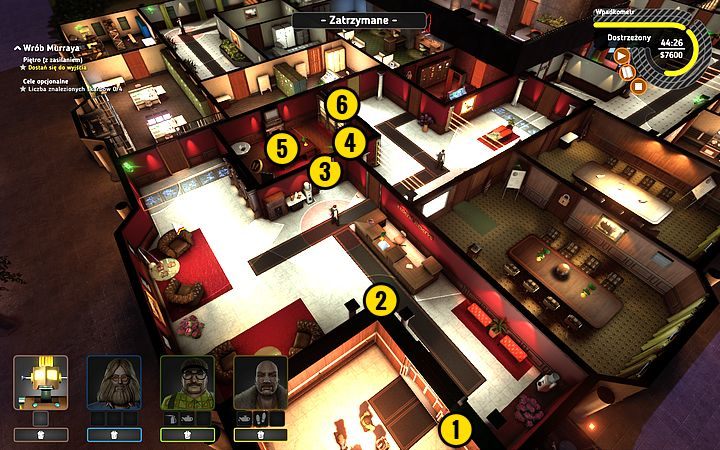The height and width of the screenshot is (450, 720).
Task: Open the bald man's loot bag button
Action: coord(260,435)
